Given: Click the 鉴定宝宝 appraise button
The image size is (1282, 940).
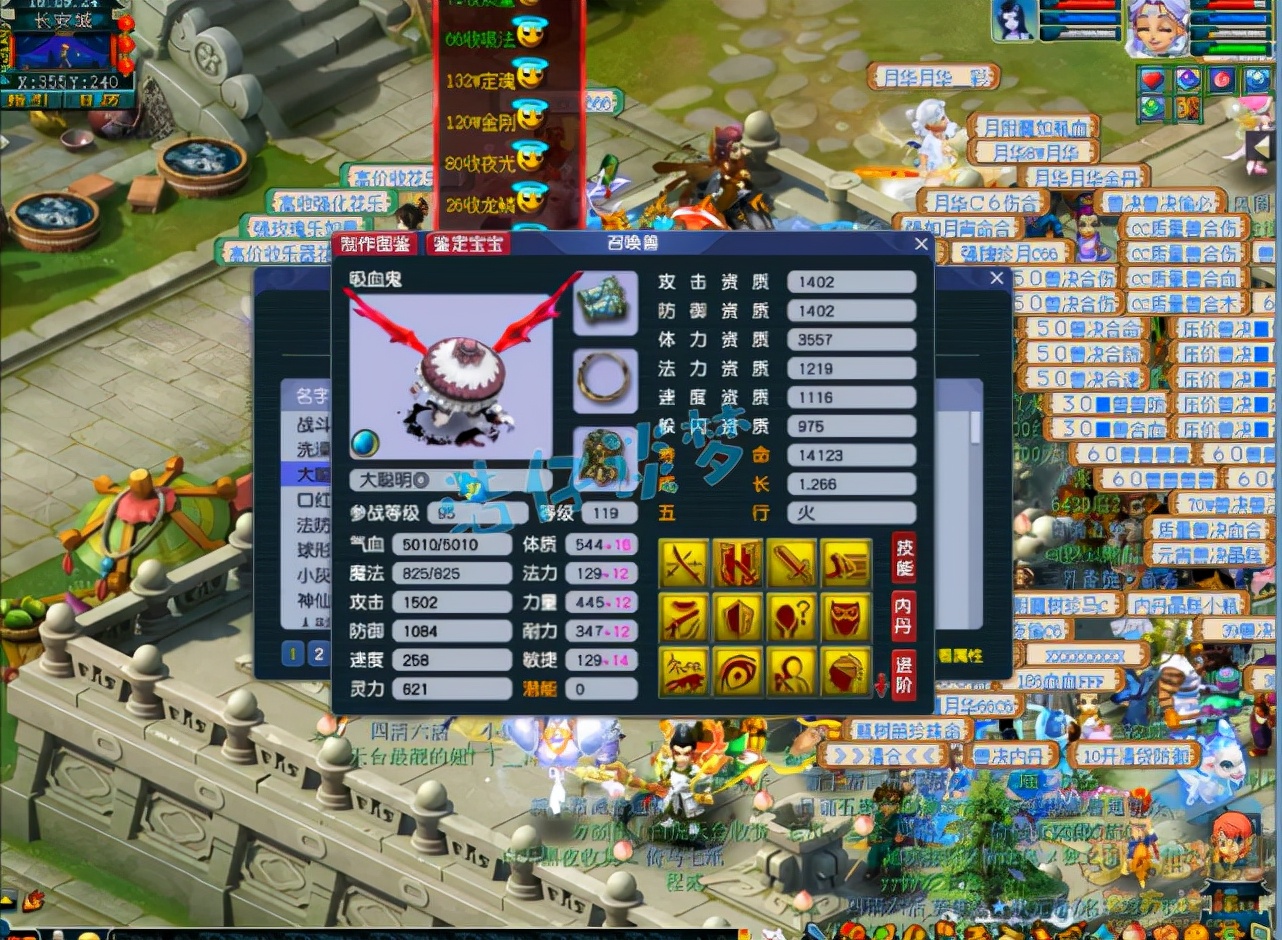Looking at the screenshot, I should click(467, 243).
